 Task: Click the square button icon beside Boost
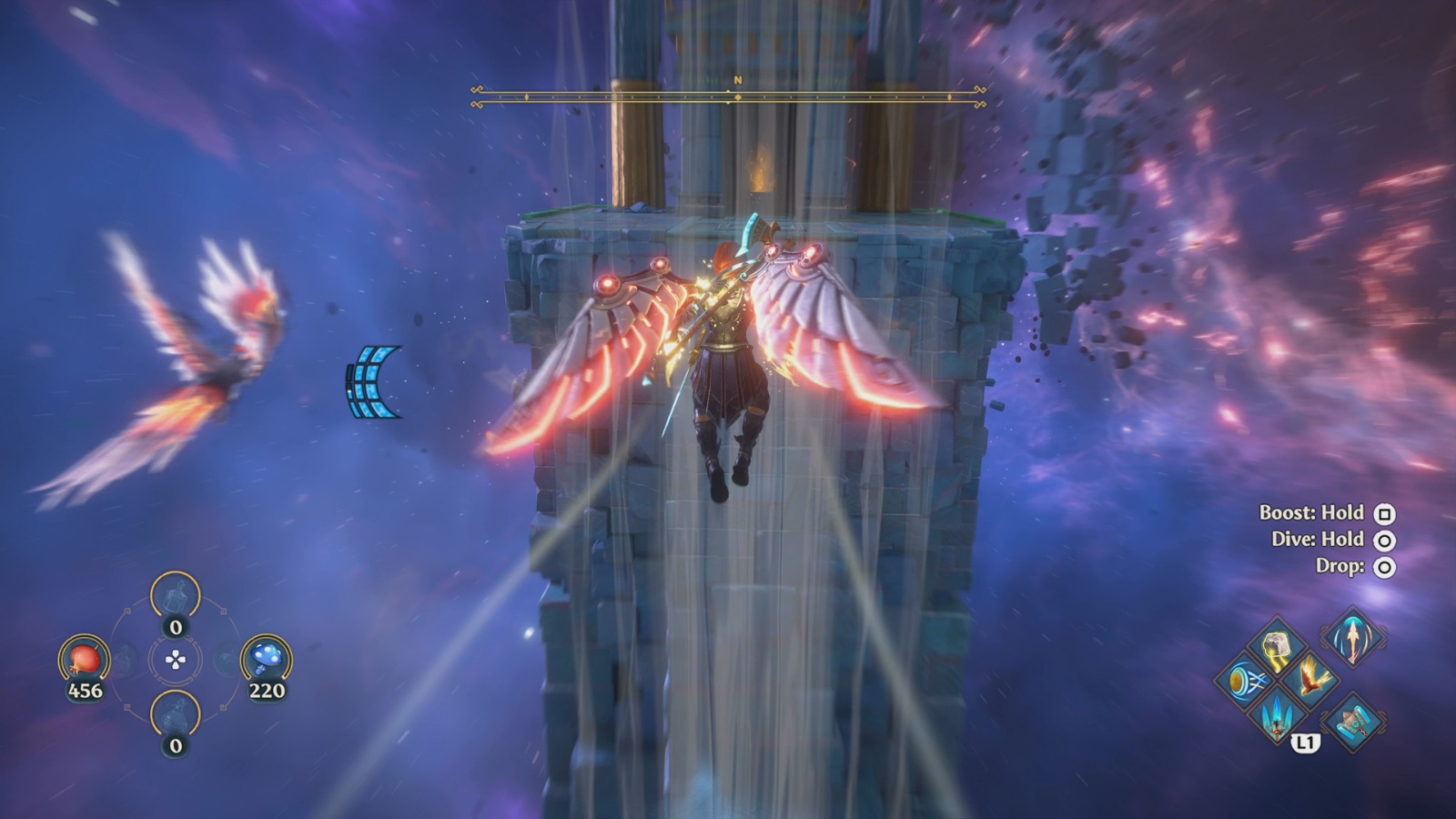[x=1384, y=513]
